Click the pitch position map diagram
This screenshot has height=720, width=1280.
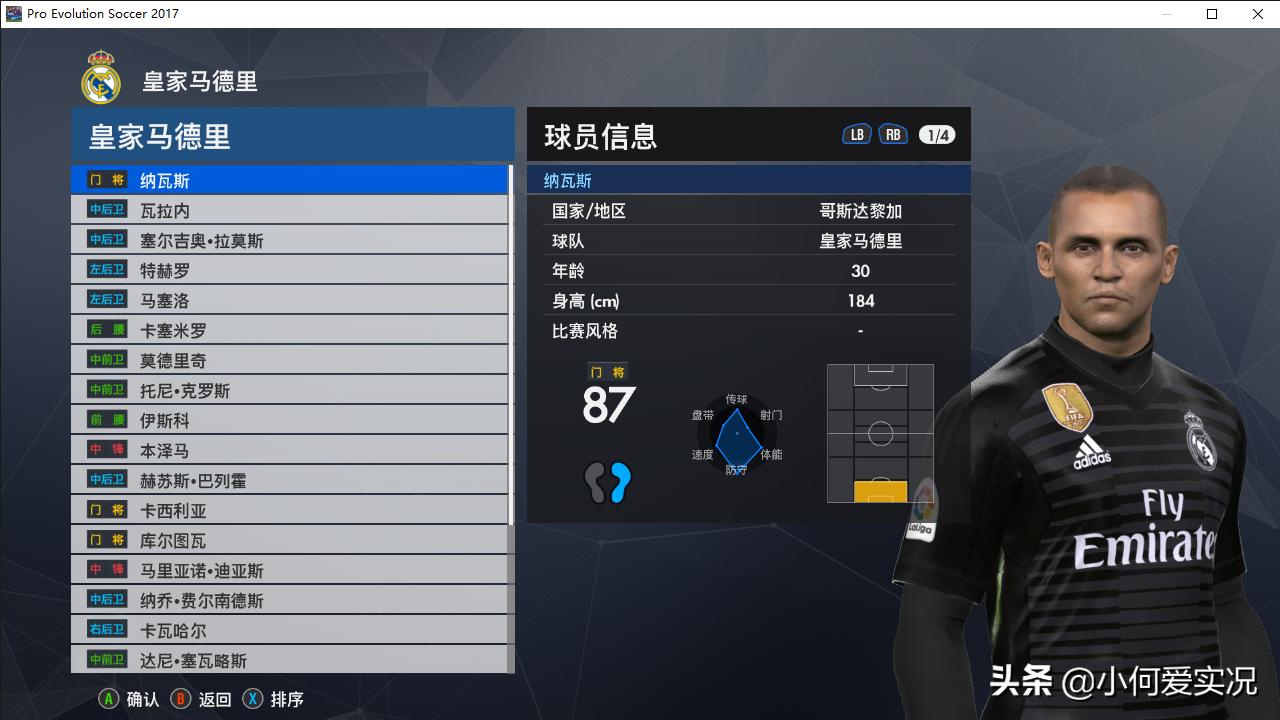coord(880,433)
